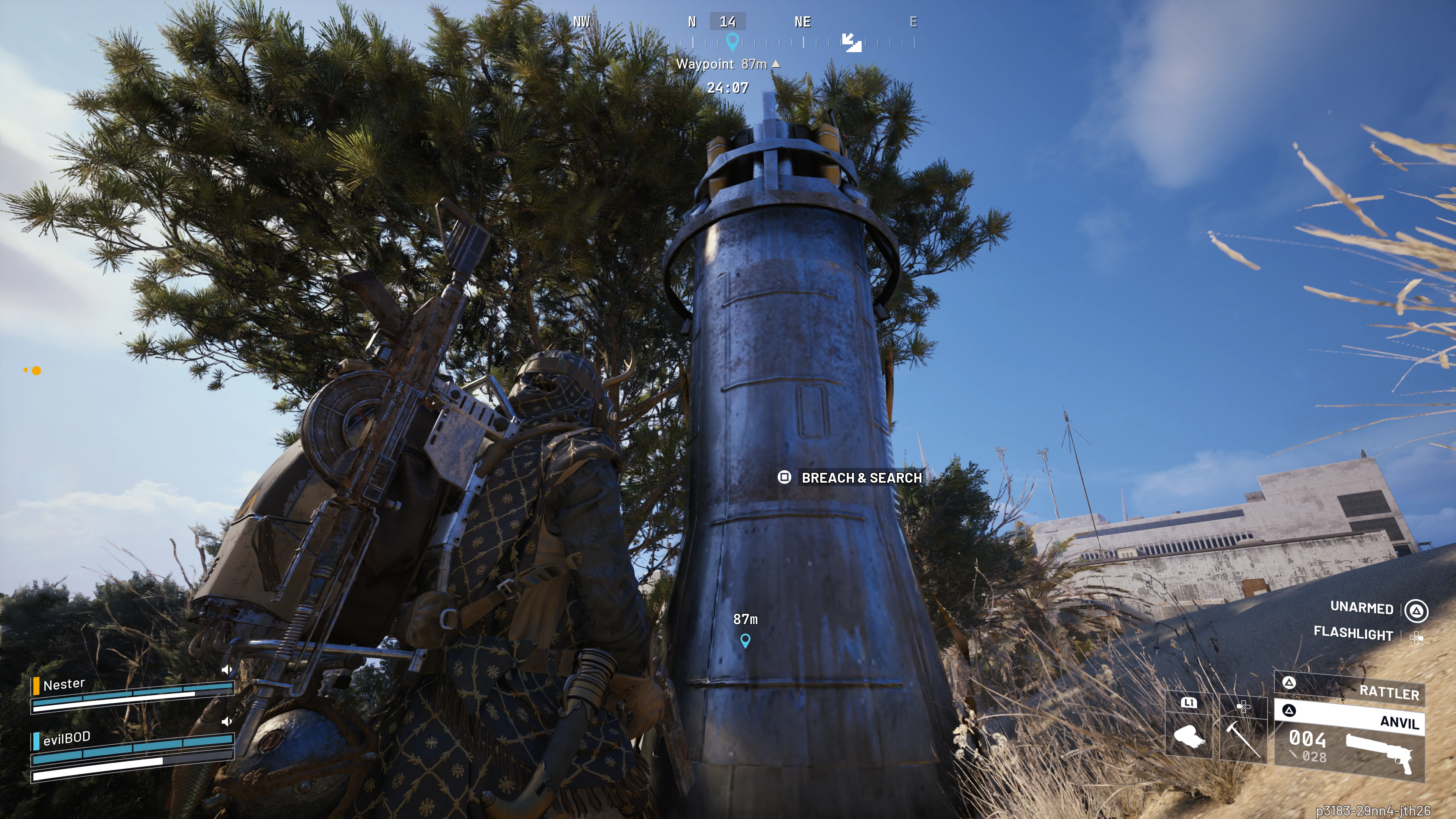Select squad member evilBOD's name plate
The height and width of the screenshot is (819, 1456).
coord(66,738)
